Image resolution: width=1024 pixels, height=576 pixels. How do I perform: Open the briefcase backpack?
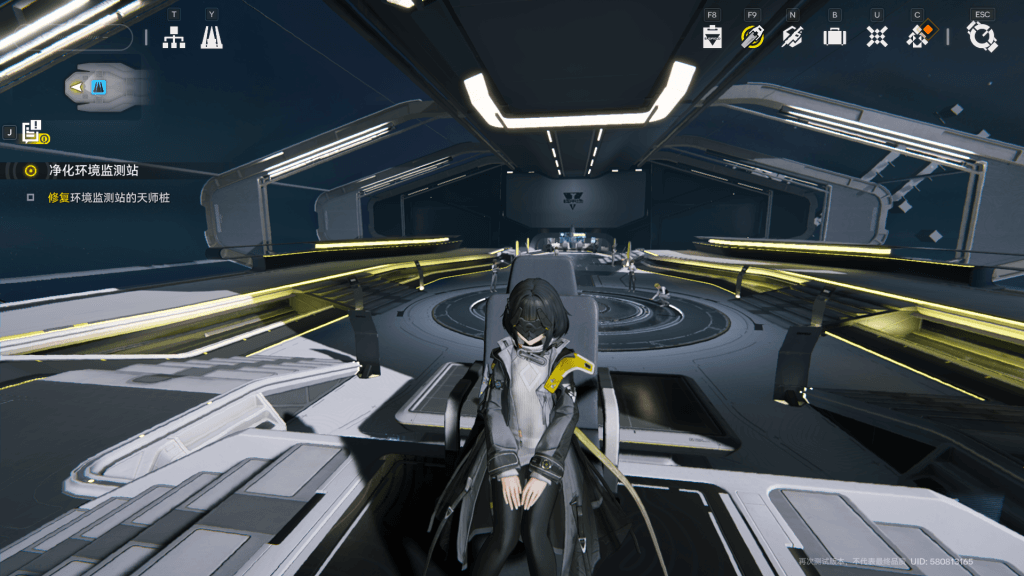point(834,37)
